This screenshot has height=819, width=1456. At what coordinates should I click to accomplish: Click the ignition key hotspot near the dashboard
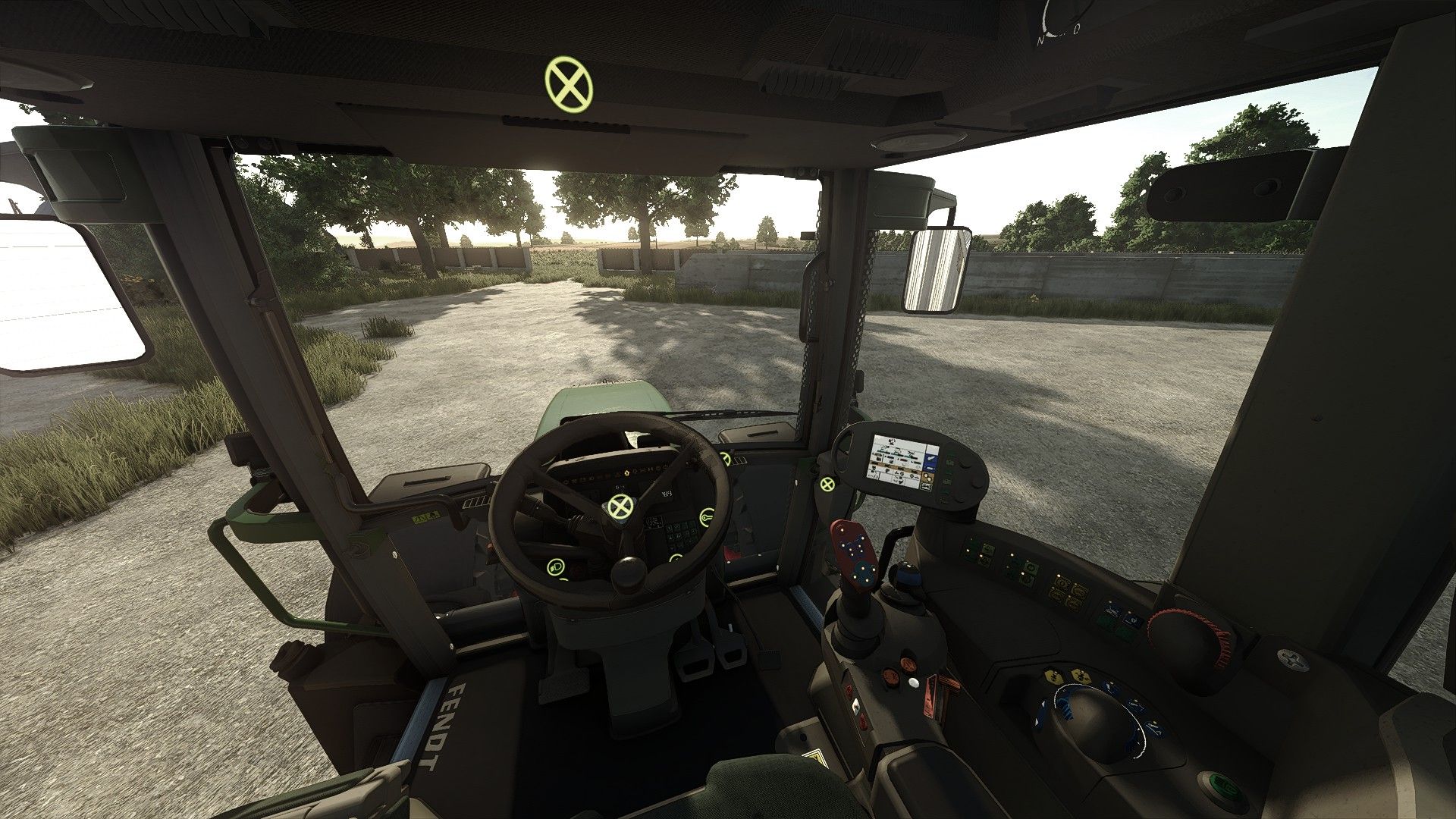[708, 517]
